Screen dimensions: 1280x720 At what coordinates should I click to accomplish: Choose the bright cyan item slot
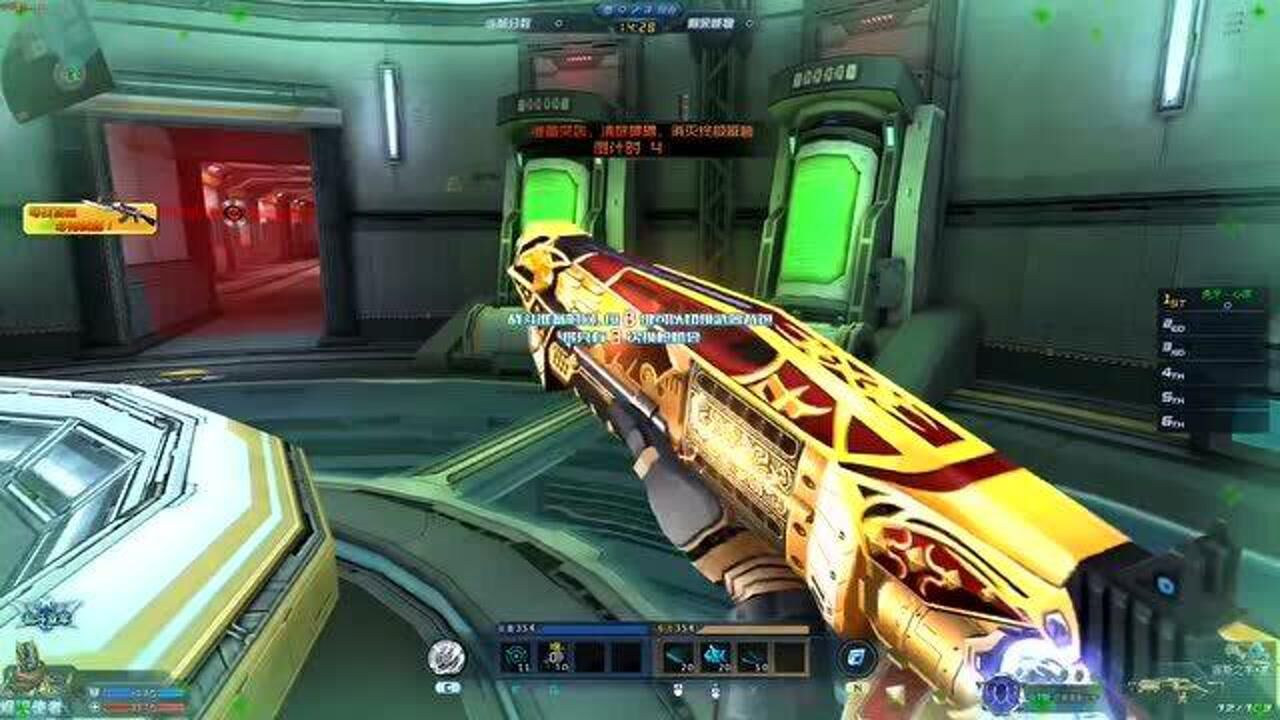pos(715,656)
